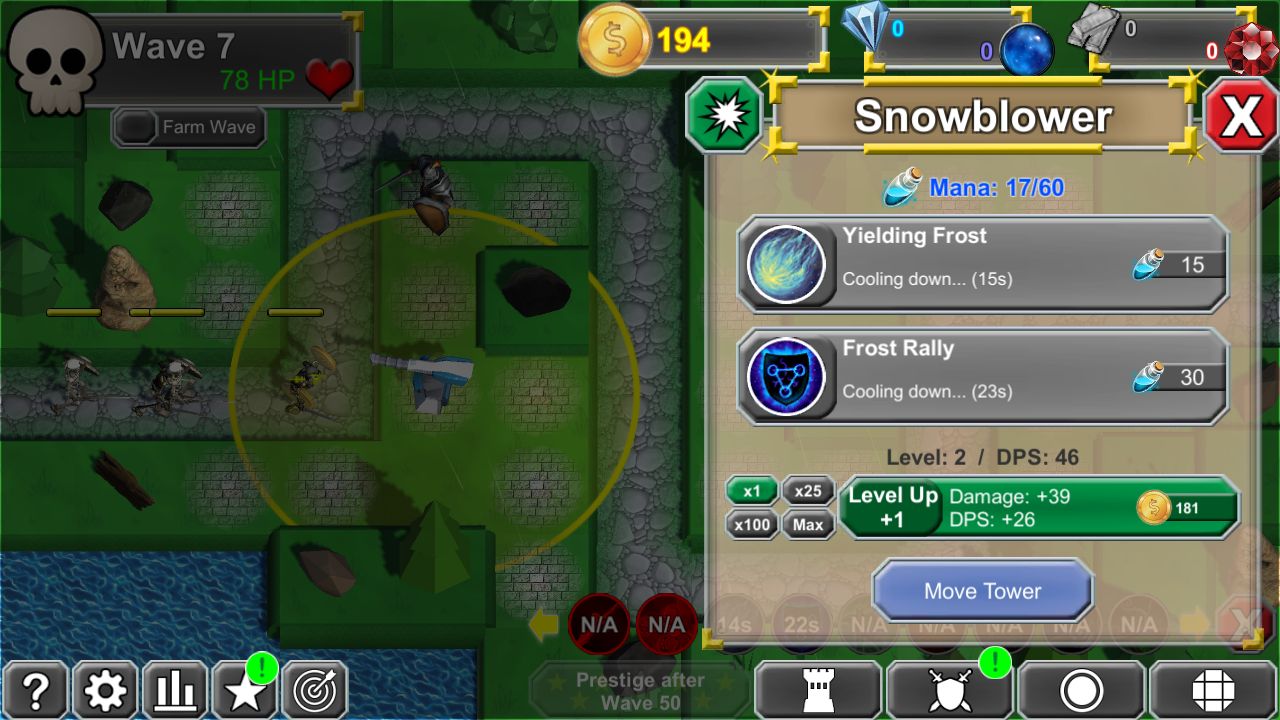Select the circle icon toolbar button

[x=1081, y=690]
